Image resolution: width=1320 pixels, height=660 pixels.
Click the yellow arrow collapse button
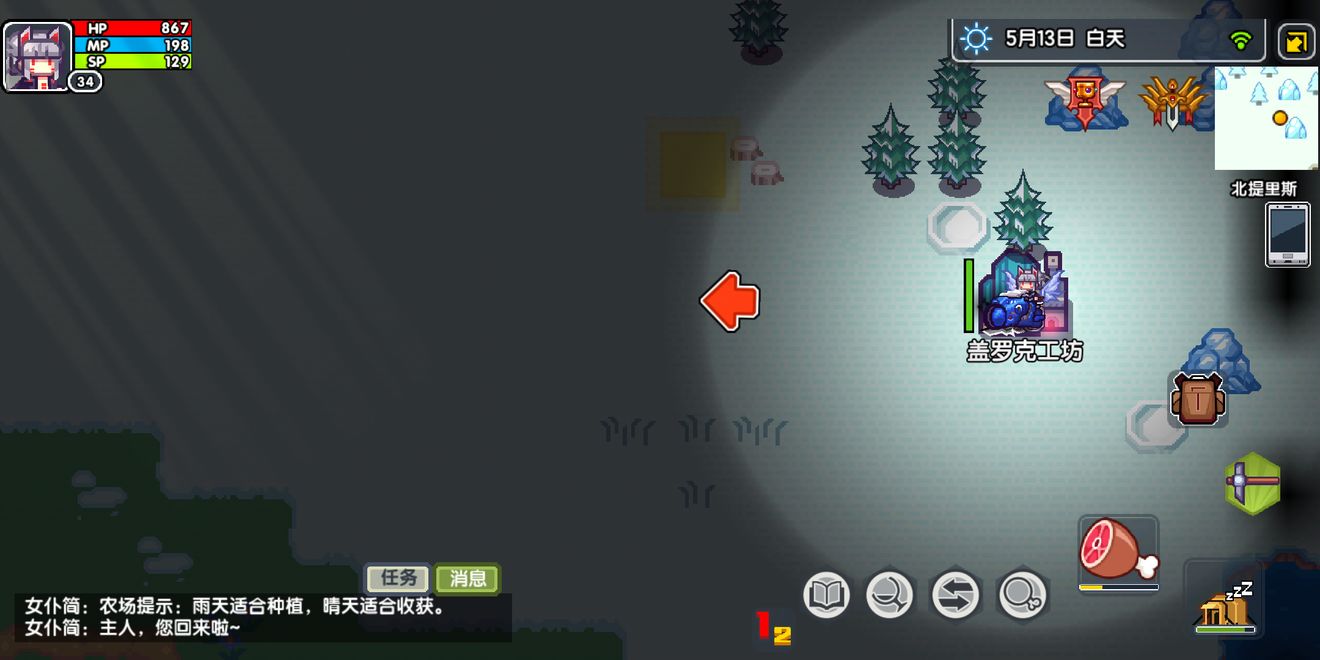(x=1297, y=41)
